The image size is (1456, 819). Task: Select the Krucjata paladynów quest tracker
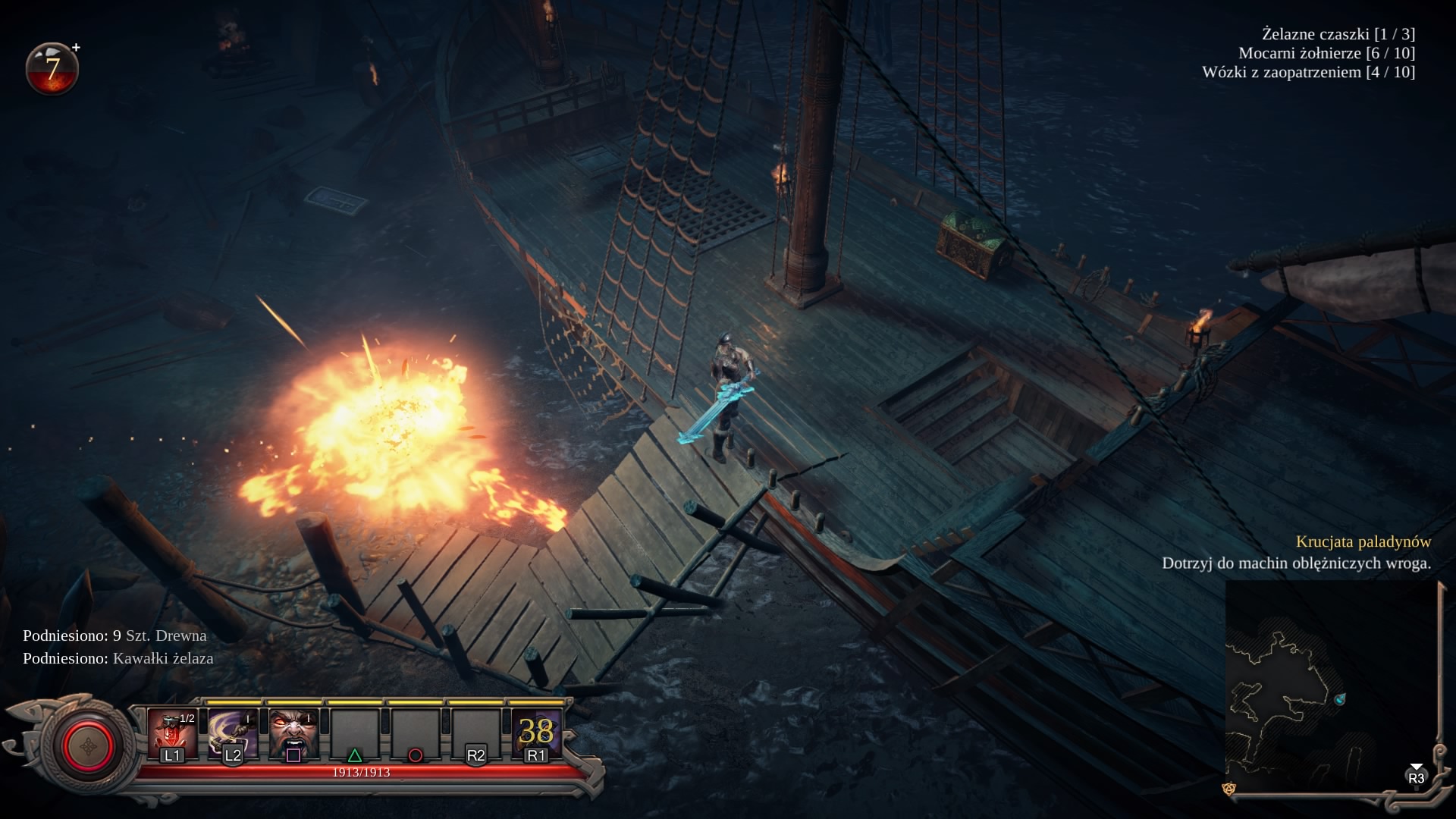click(x=1363, y=541)
